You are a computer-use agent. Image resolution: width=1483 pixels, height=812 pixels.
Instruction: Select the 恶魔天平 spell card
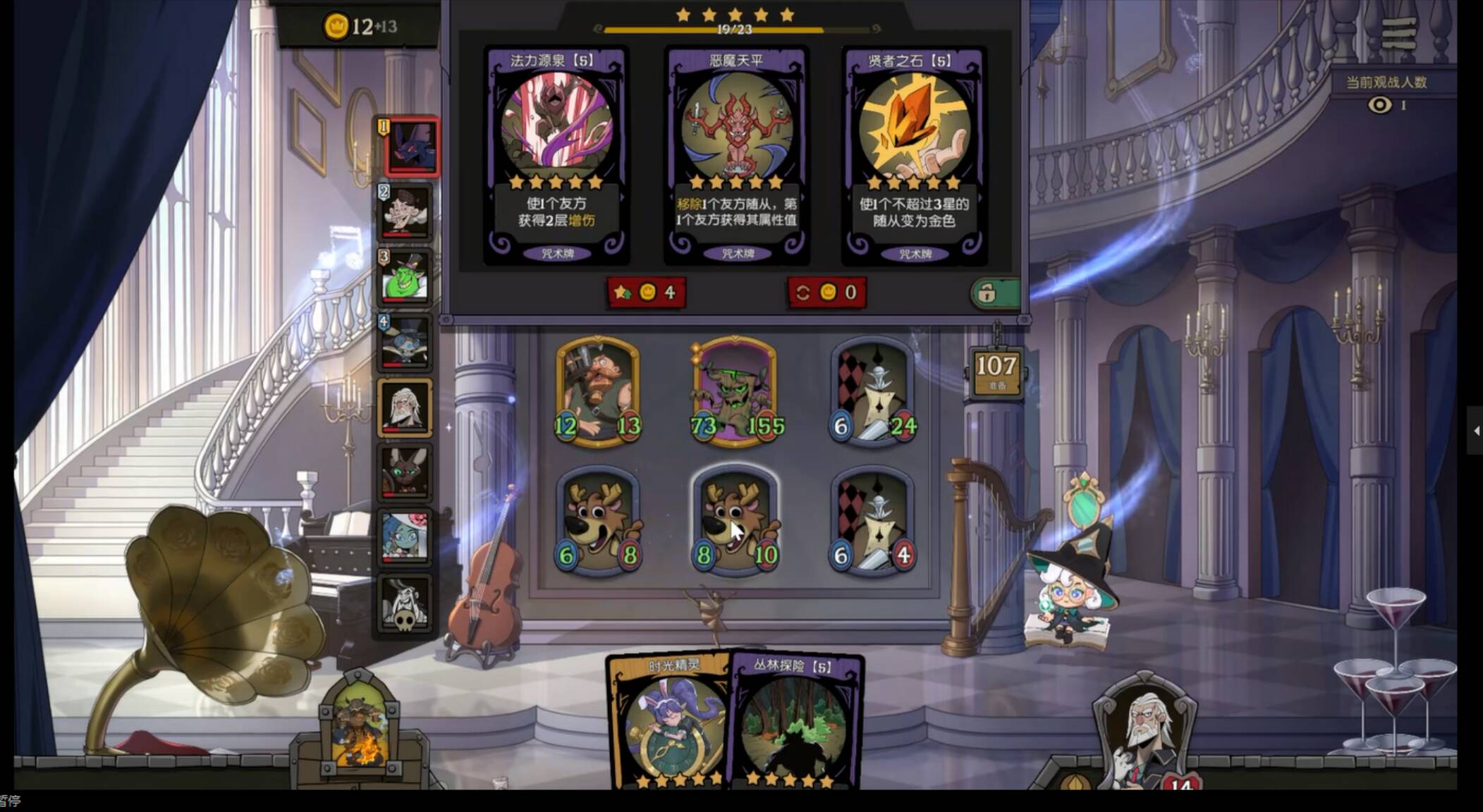pyautogui.click(x=737, y=155)
